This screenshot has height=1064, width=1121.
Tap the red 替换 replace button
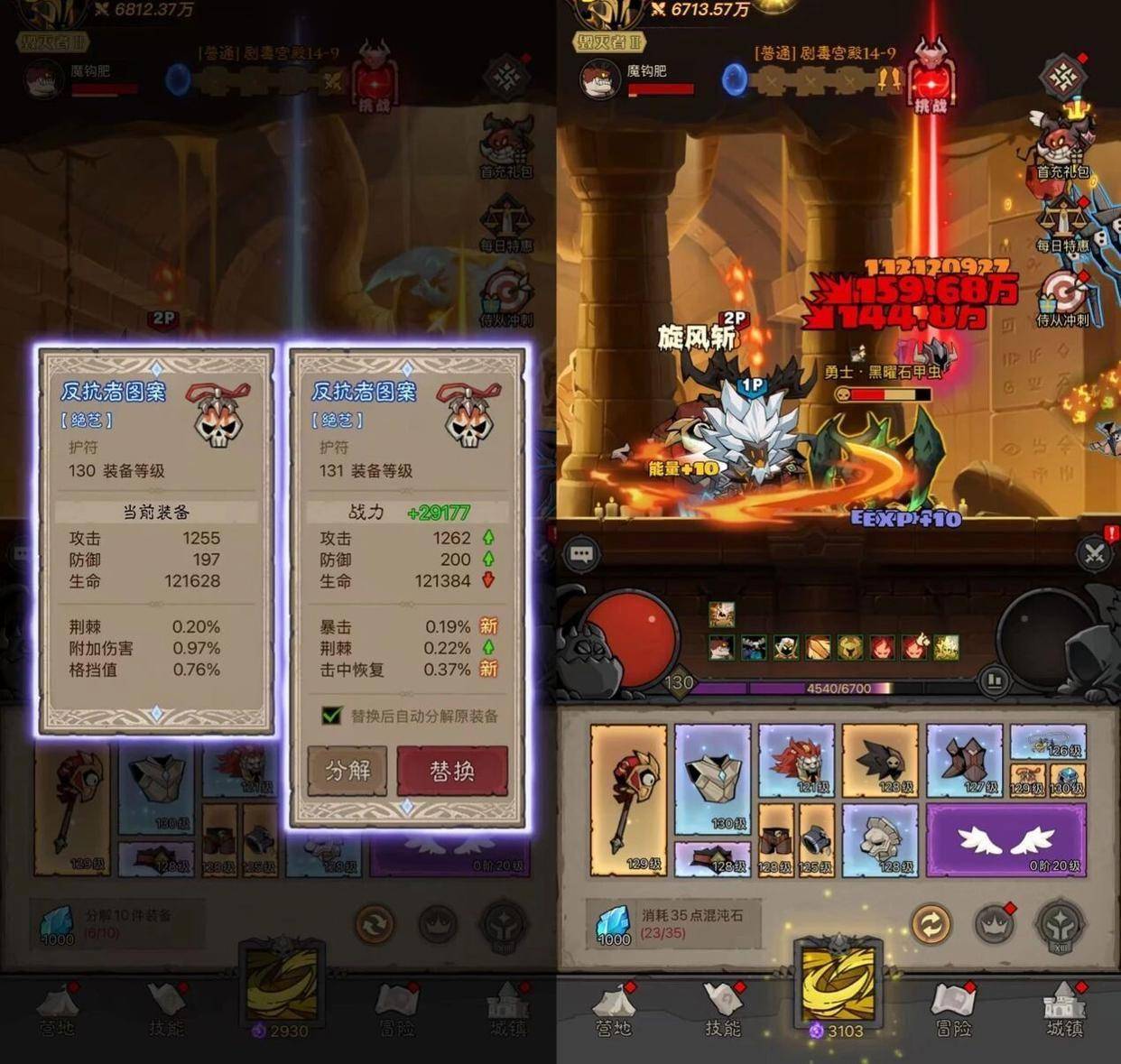[451, 771]
